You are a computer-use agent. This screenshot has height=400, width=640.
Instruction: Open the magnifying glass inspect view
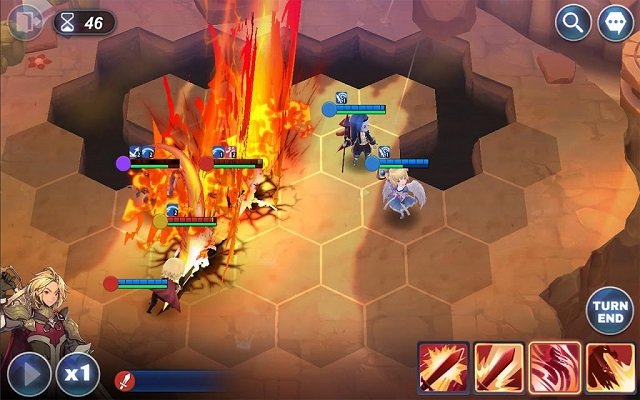573,22
